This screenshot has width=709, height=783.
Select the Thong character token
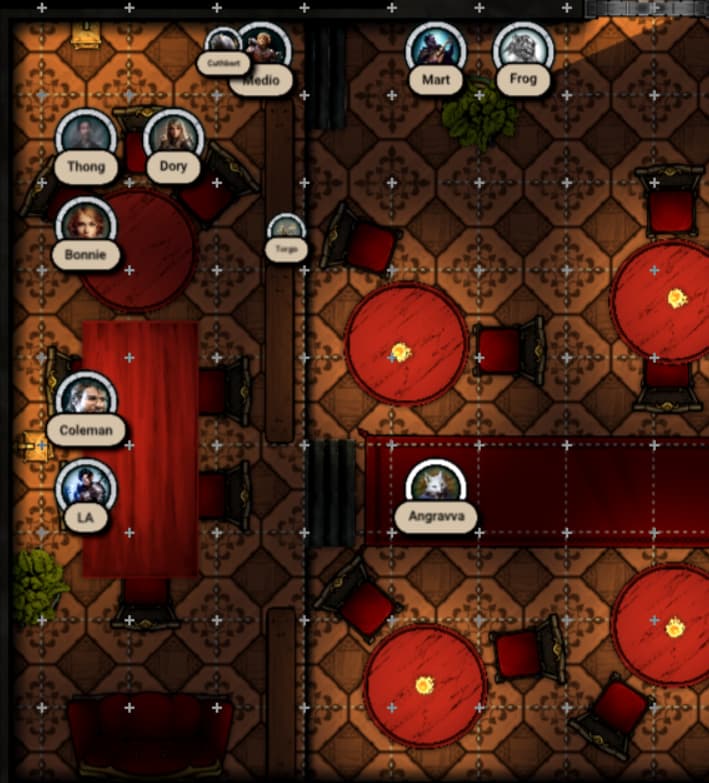pyautogui.click(x=86, y=138)
